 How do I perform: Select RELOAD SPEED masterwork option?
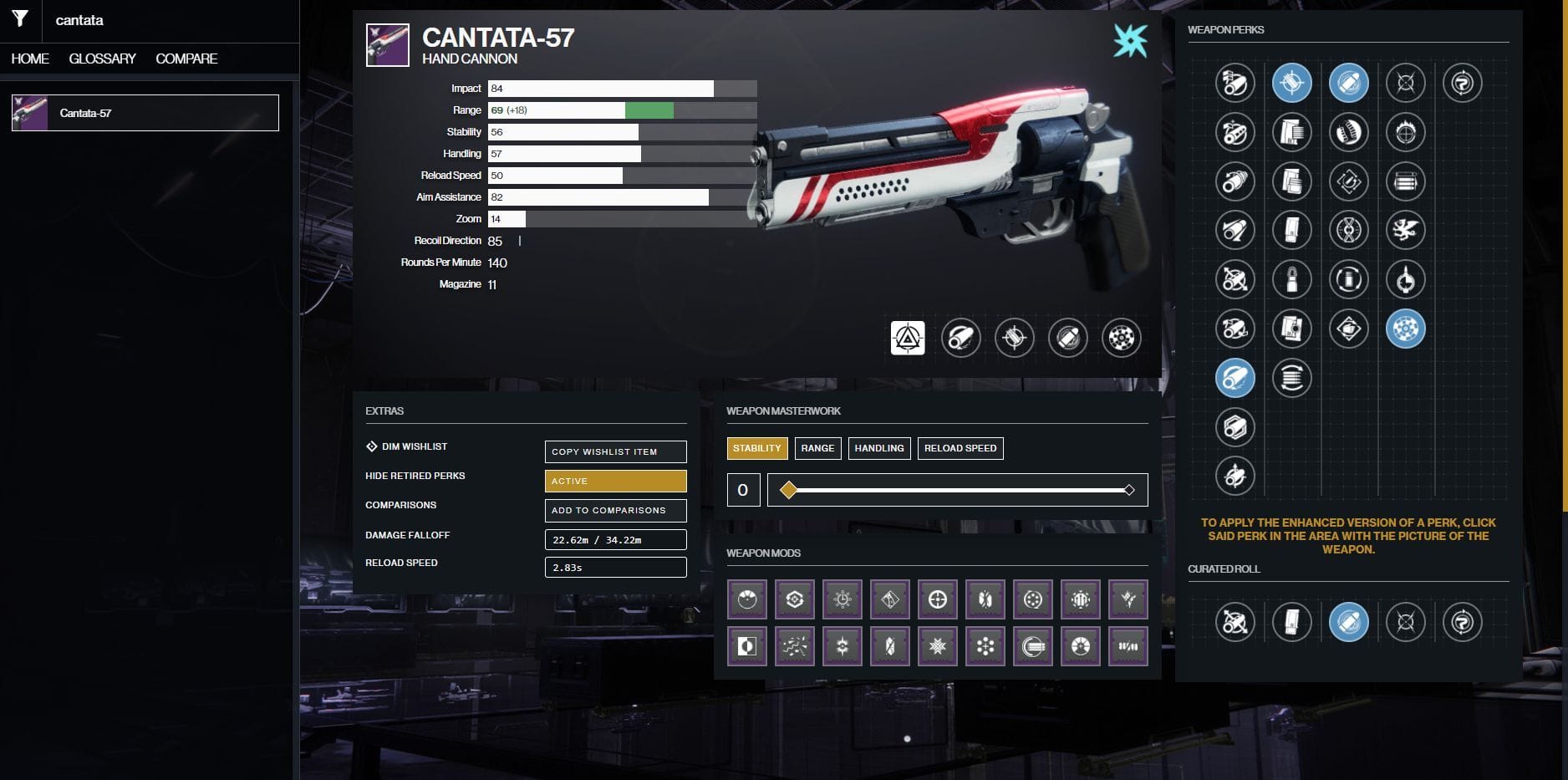(x=961, y=448)
